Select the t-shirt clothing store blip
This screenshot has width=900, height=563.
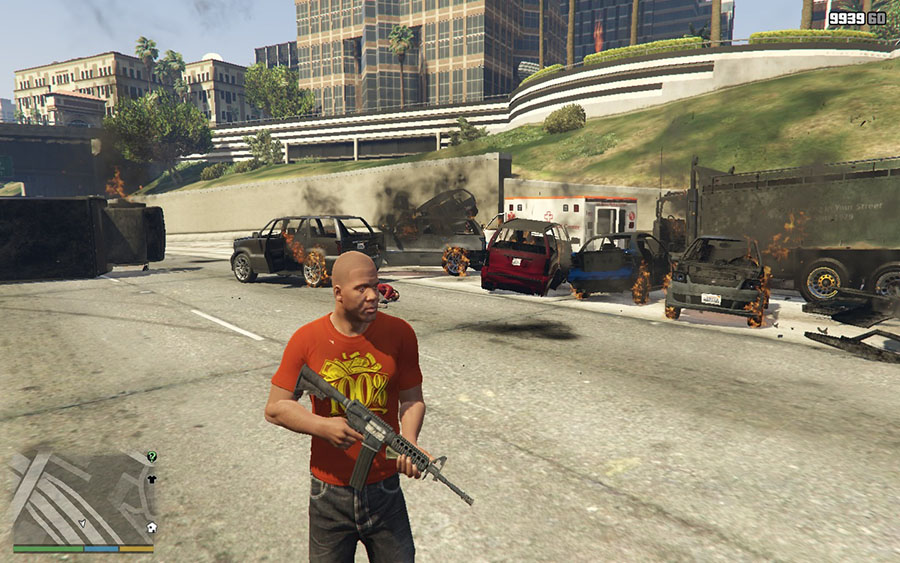click(x=151, y=479)
